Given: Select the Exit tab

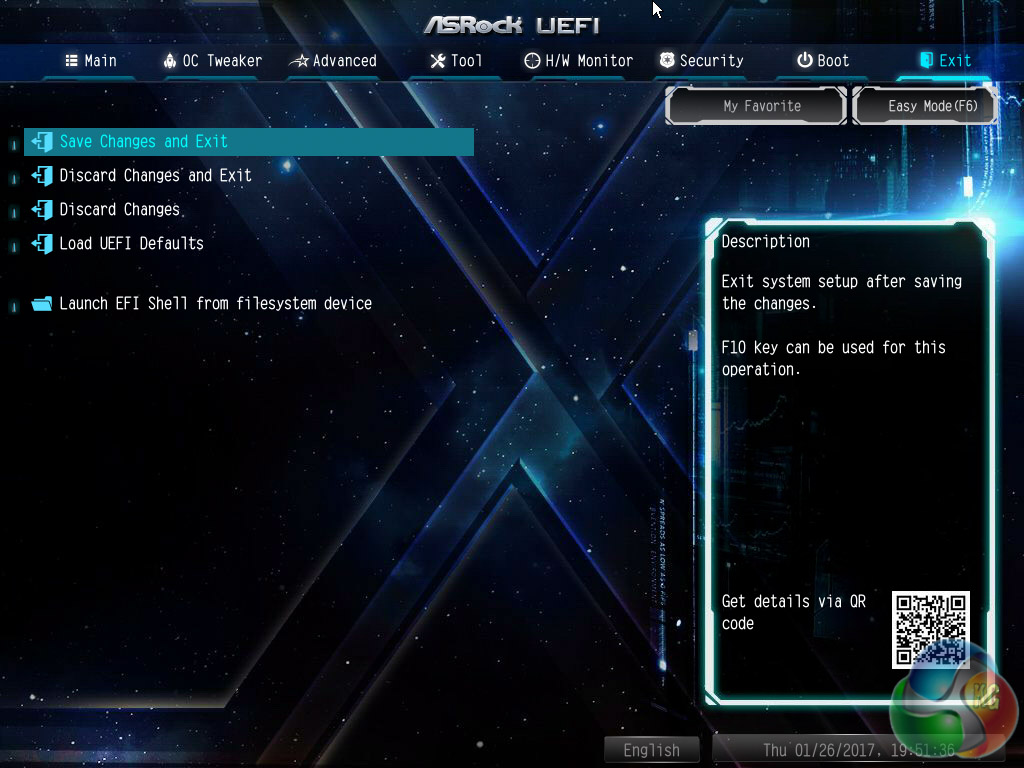Looking at the screenshot, I should [x=945, y=60].
